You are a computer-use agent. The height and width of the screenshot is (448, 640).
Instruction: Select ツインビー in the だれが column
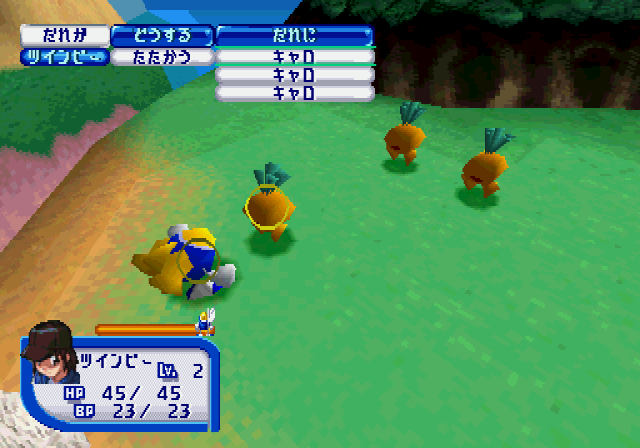63,57
